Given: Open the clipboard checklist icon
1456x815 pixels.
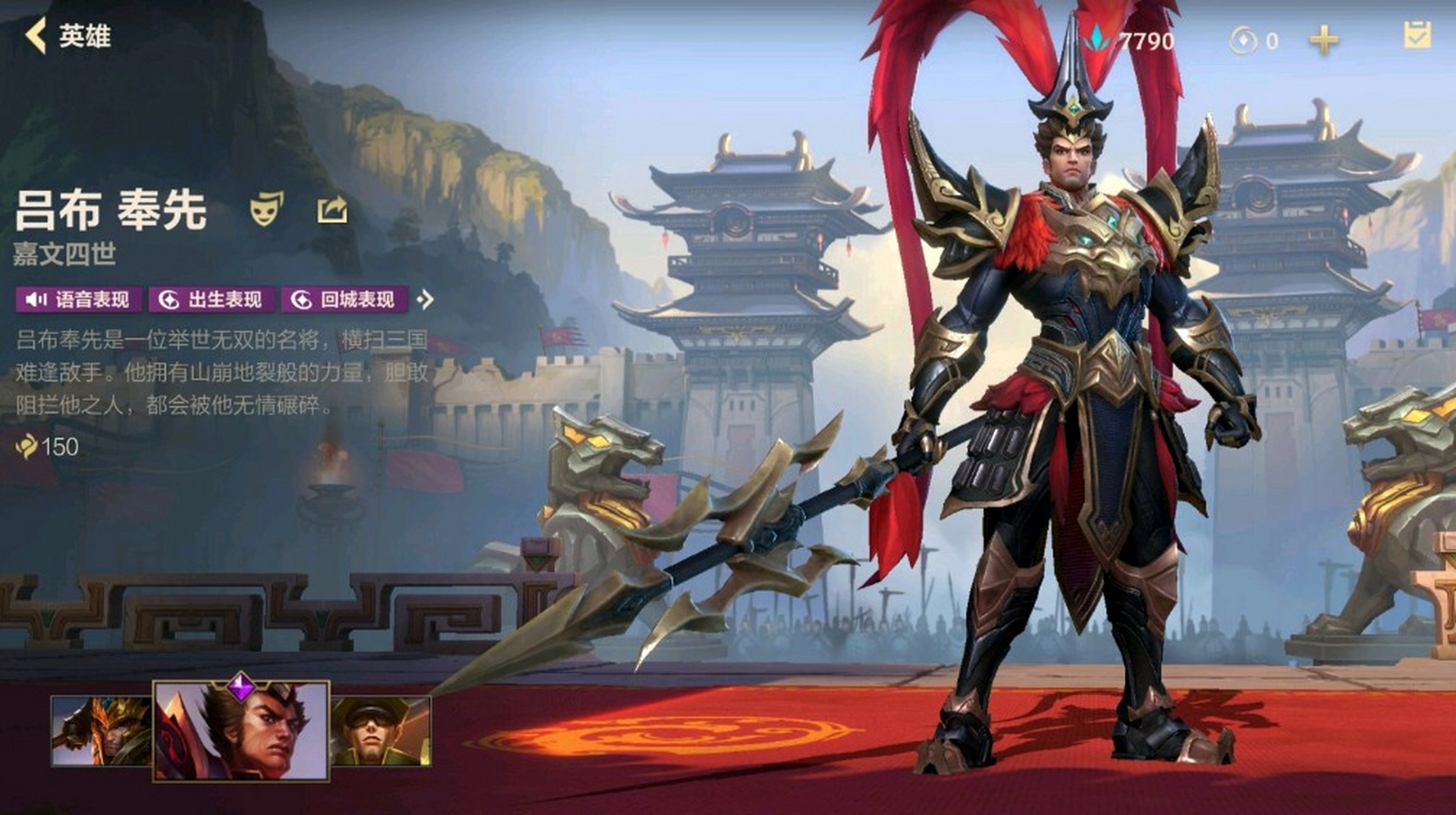Looking at the screenshot, I should 1417,35.
